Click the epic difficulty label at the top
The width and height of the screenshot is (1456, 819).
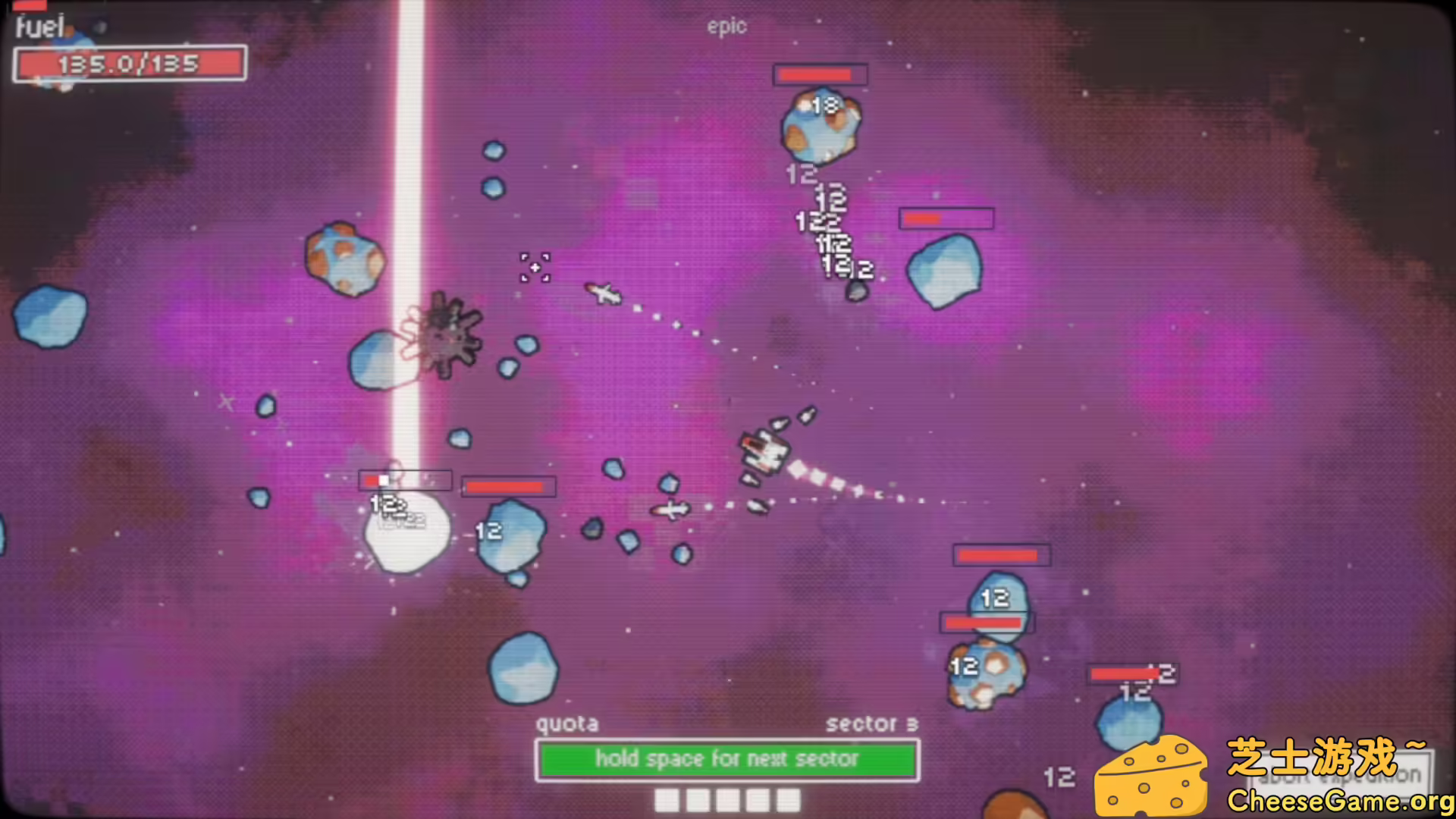point(727,26)
